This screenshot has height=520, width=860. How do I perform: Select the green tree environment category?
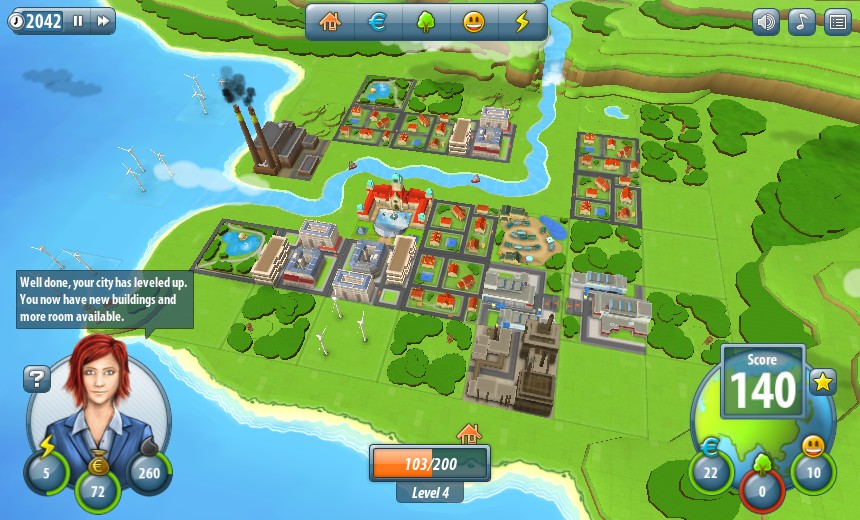pos(426,22)
